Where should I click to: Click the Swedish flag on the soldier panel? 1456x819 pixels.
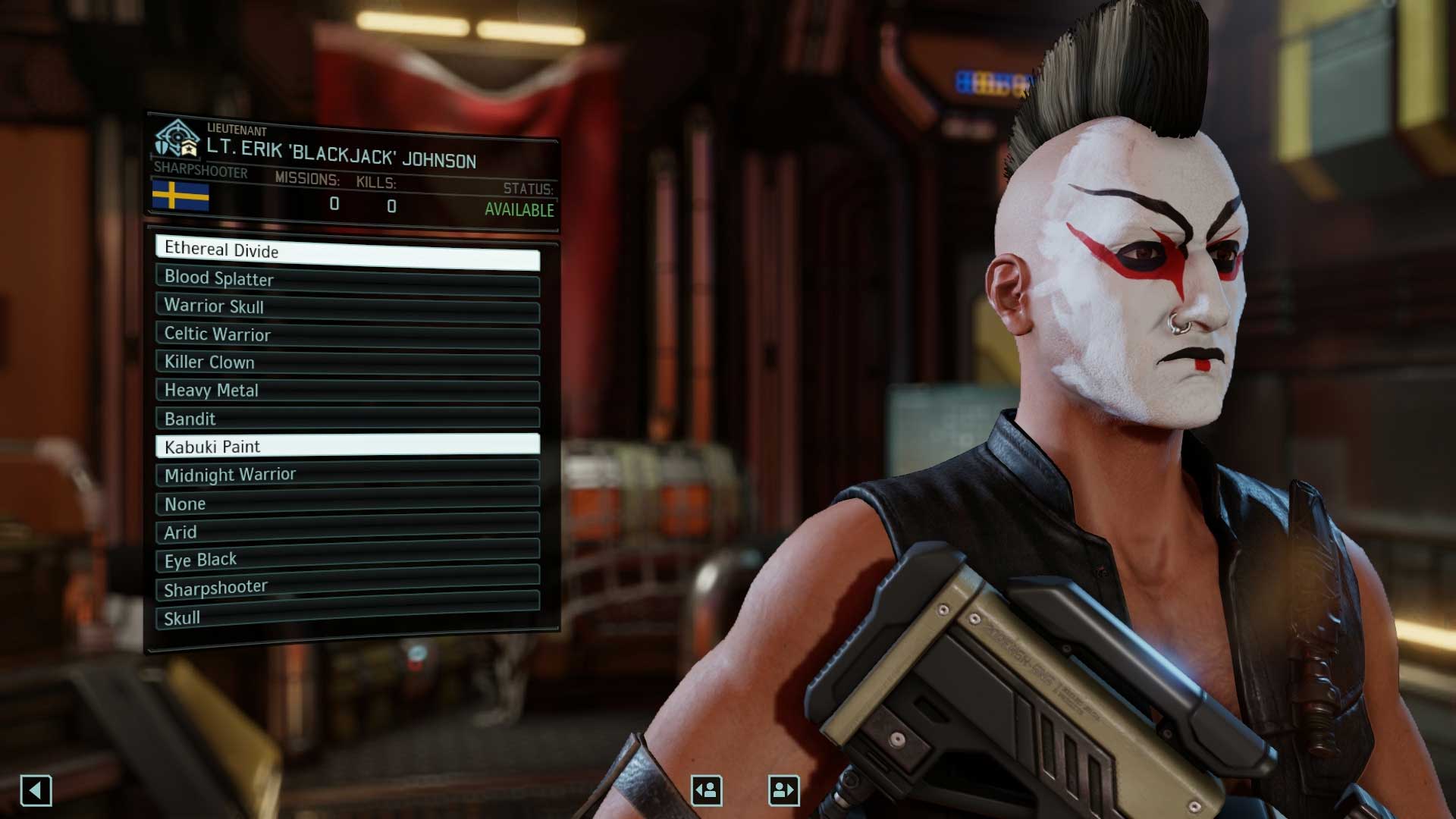pyautogui.click(x=182, y=196)
